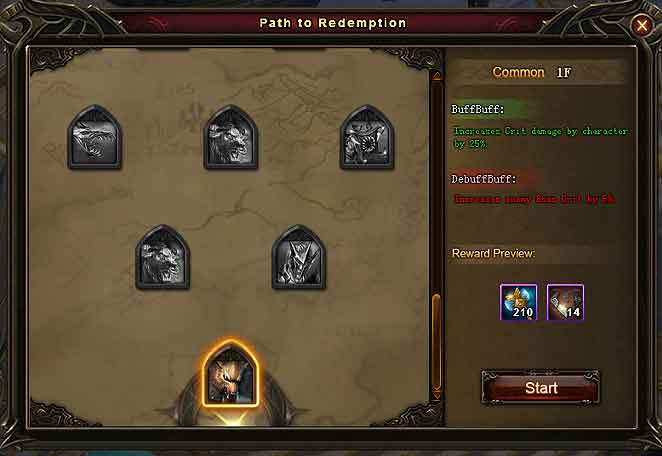Click the stage map scrollbar thumb
The image size is (662, 456).
tap(436, 340)
